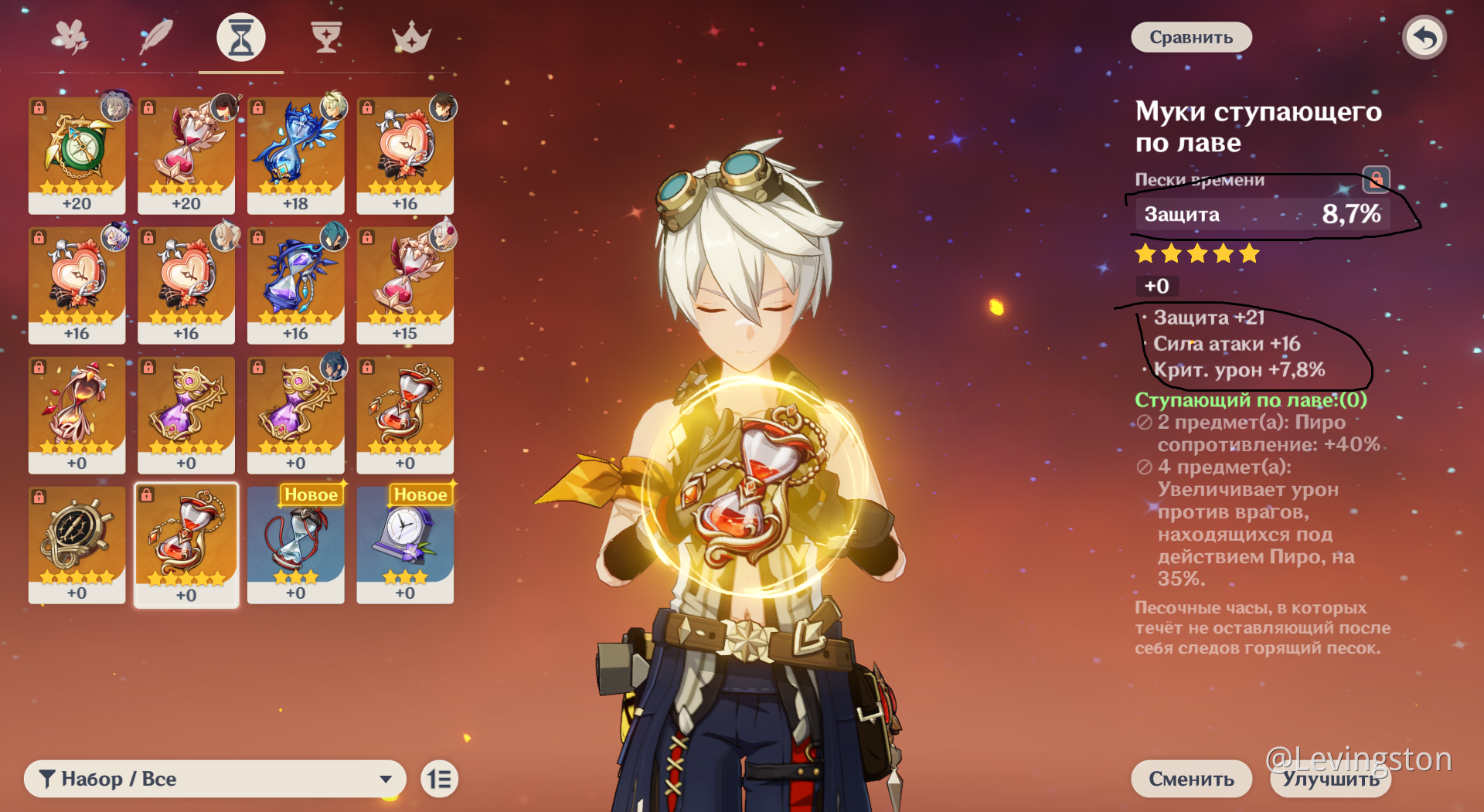Toggle the sort order button
Screen dimensions: 1484x812
440,779
